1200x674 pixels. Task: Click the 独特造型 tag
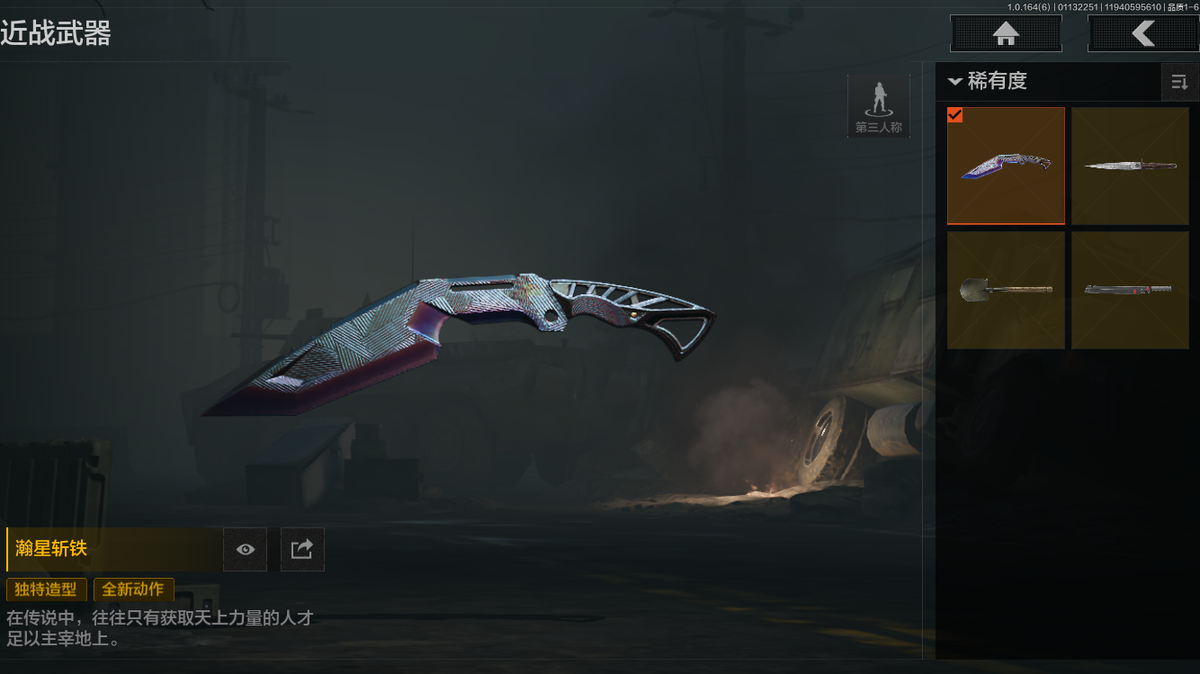coord(47,589)
